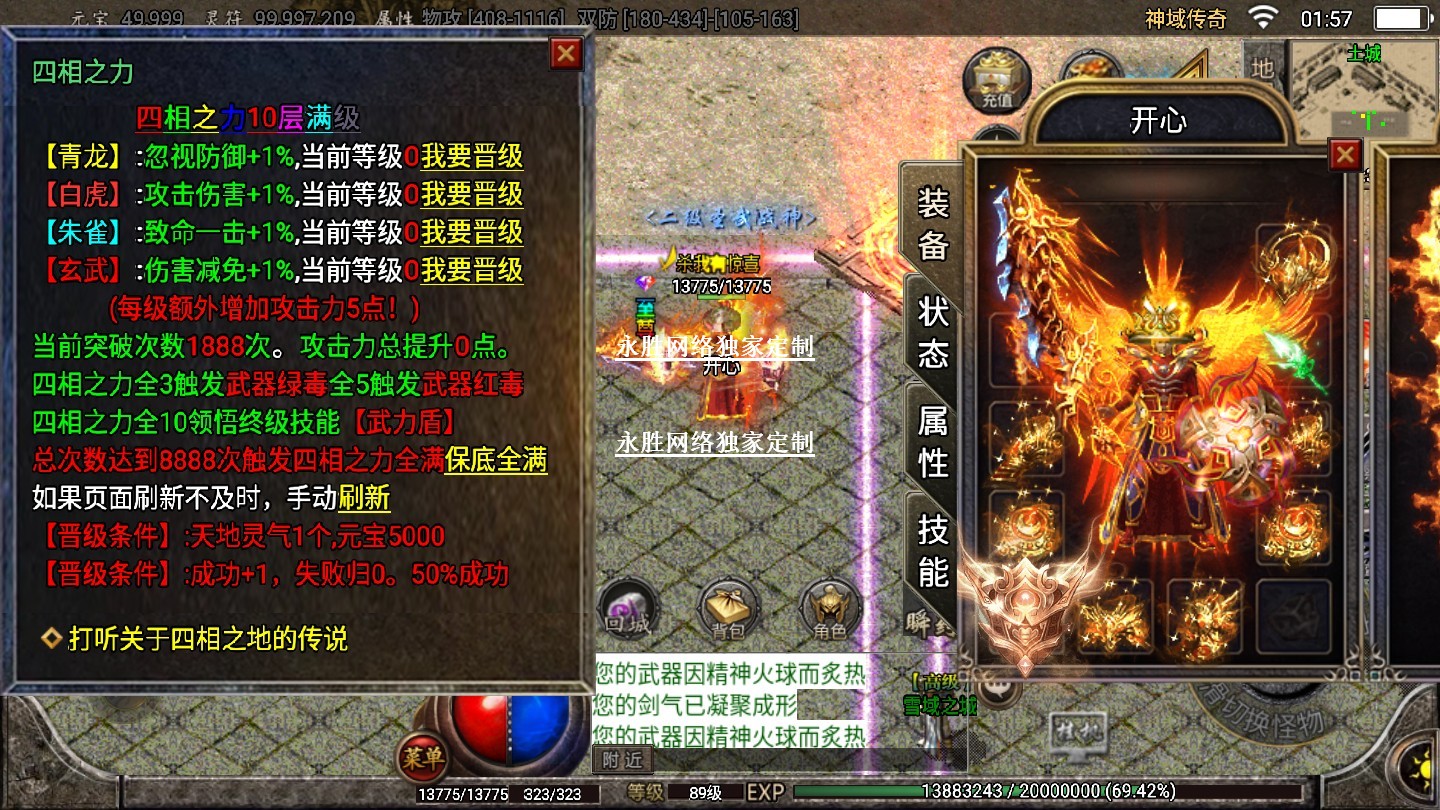Viewport: 1440px width, 810px height.
Task: Switch to the 状态 tab
Action: [x=933, y=332]
